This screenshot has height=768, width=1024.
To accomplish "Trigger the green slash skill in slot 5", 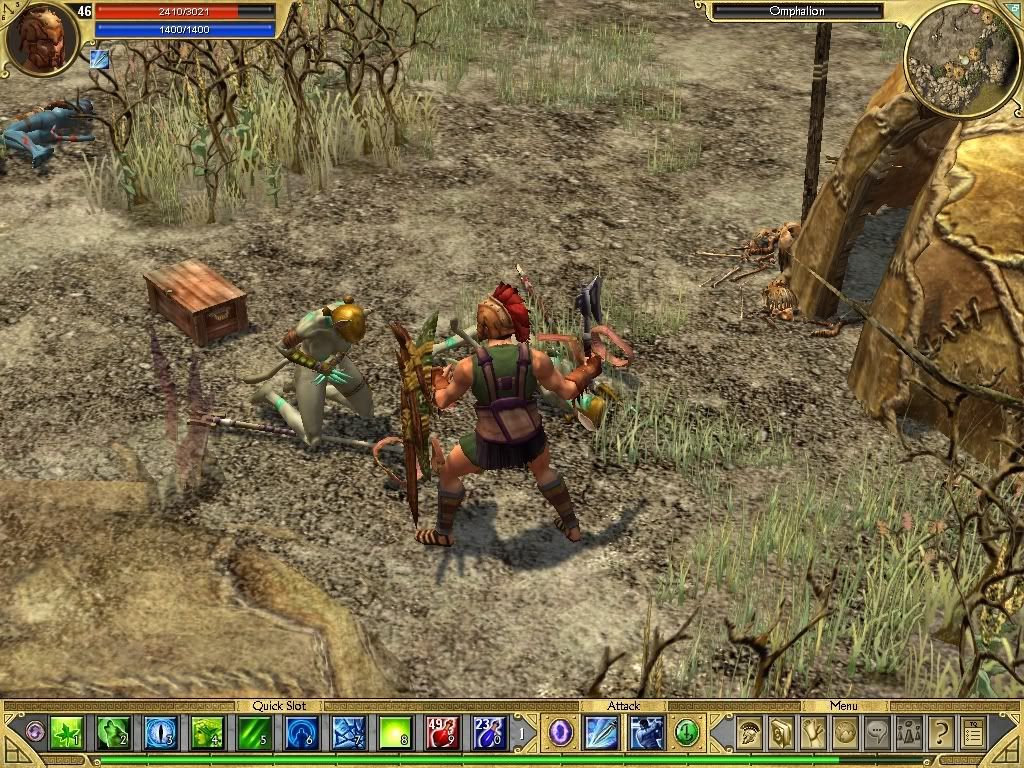I will [x=254, y=734].
